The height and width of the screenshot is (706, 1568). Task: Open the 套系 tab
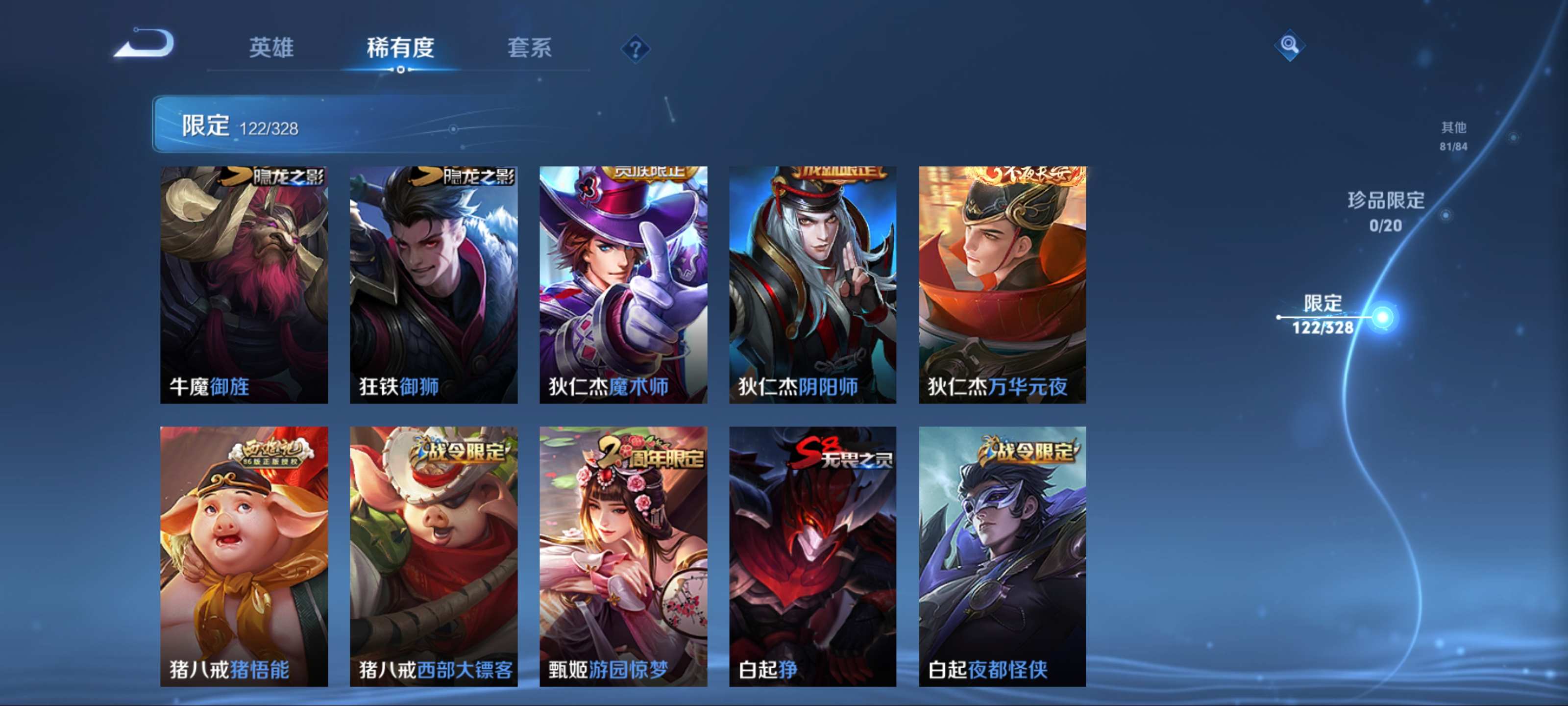529,48
